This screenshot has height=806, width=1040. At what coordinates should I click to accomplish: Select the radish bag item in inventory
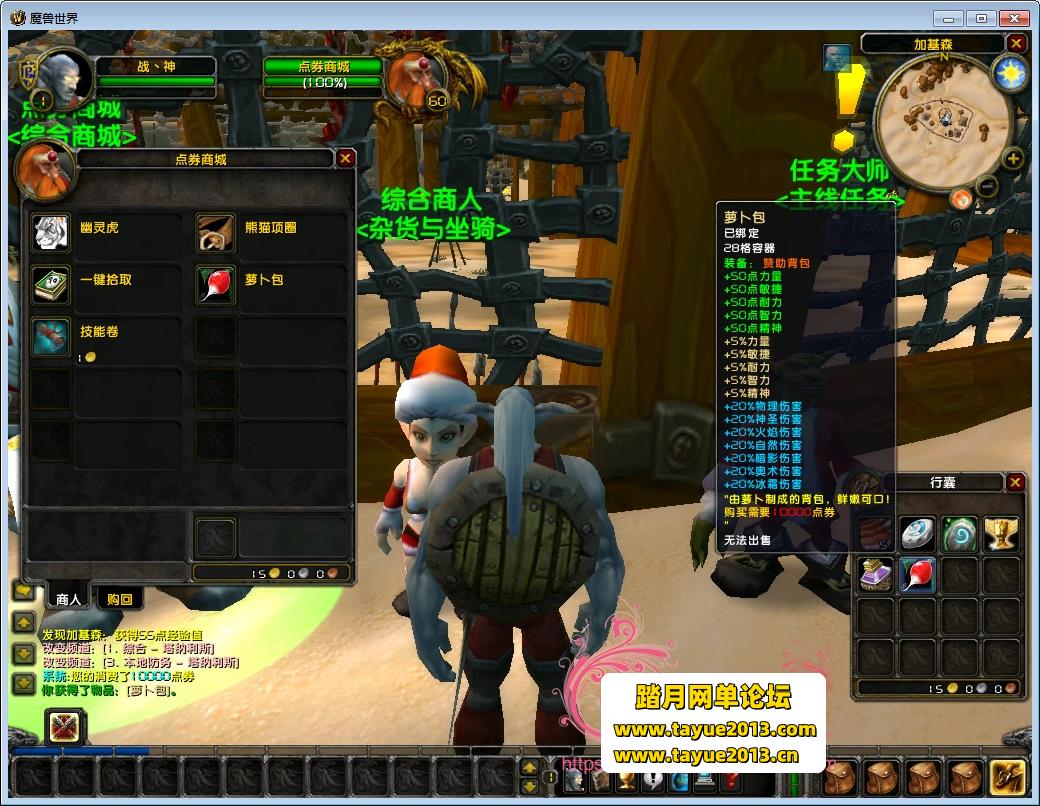[917, 575]
